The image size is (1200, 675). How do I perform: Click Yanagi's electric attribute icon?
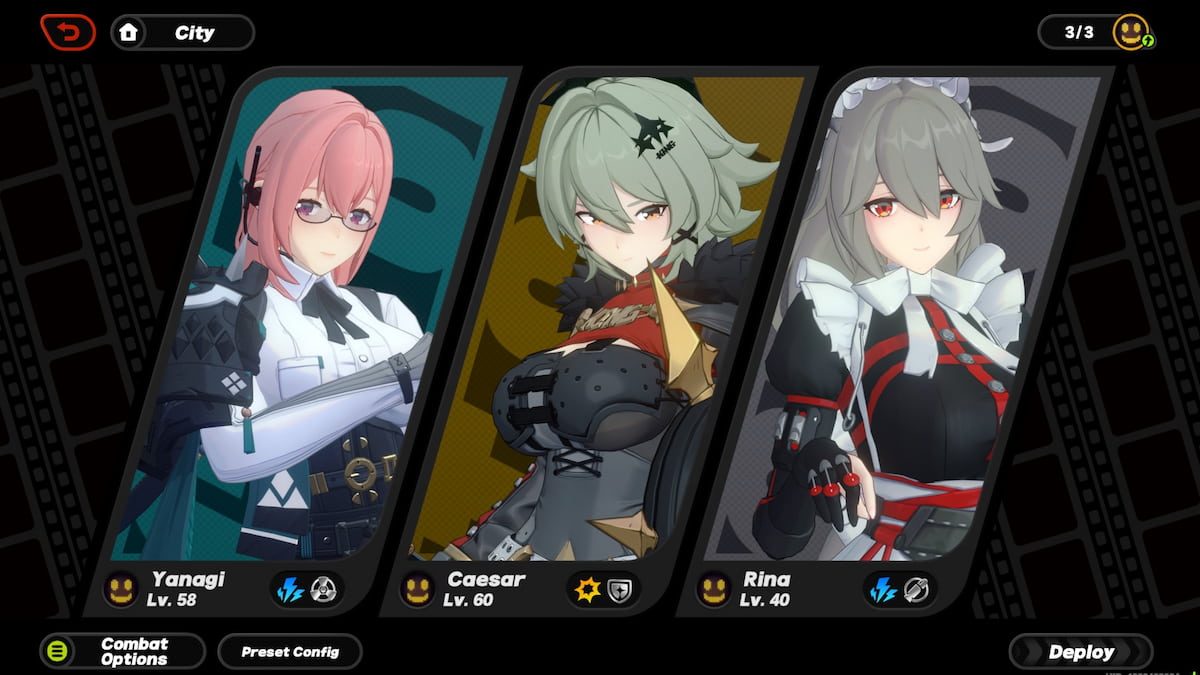(291, 590)
